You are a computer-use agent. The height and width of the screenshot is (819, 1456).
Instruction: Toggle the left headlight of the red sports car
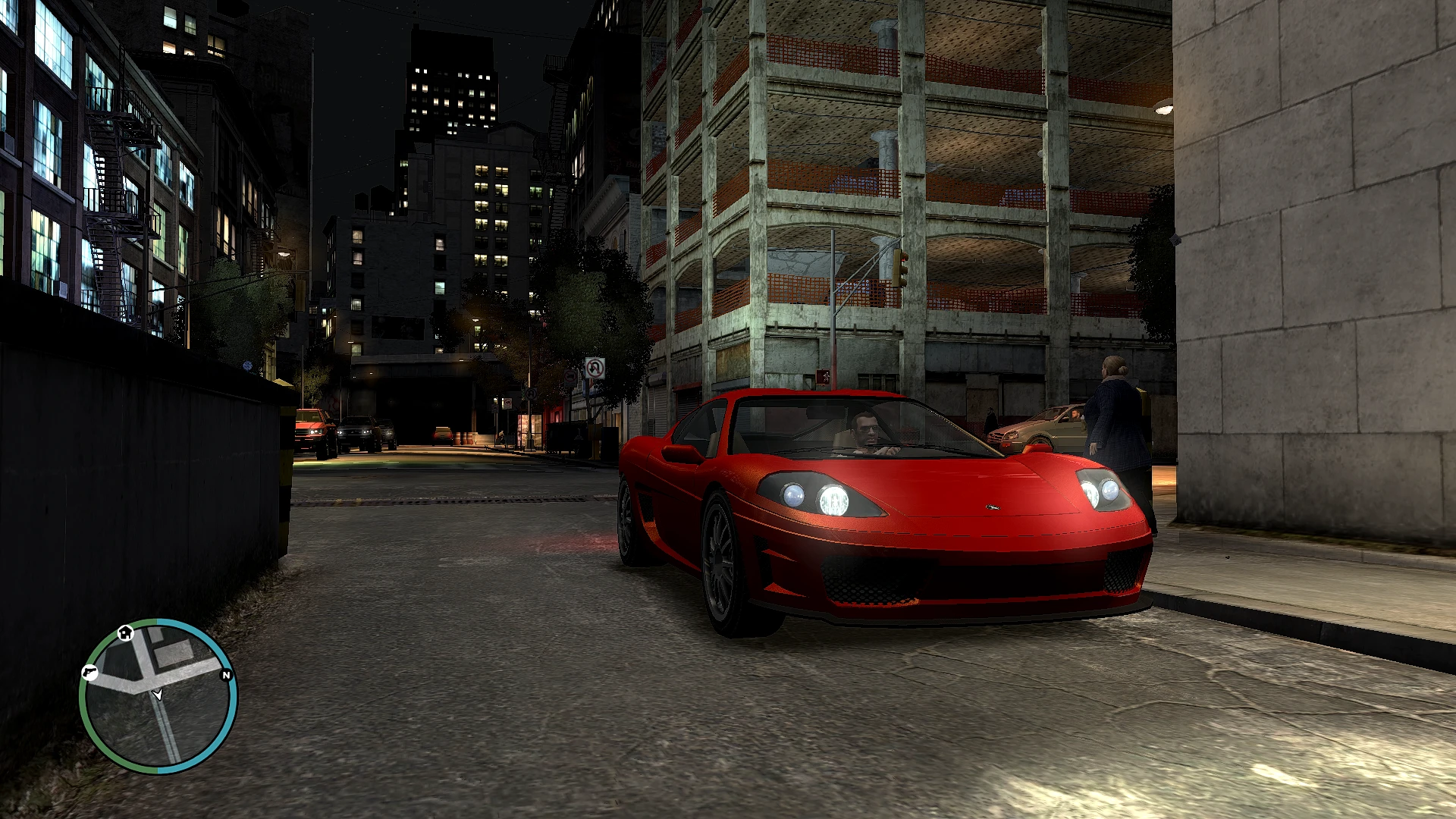pos(811,494)
